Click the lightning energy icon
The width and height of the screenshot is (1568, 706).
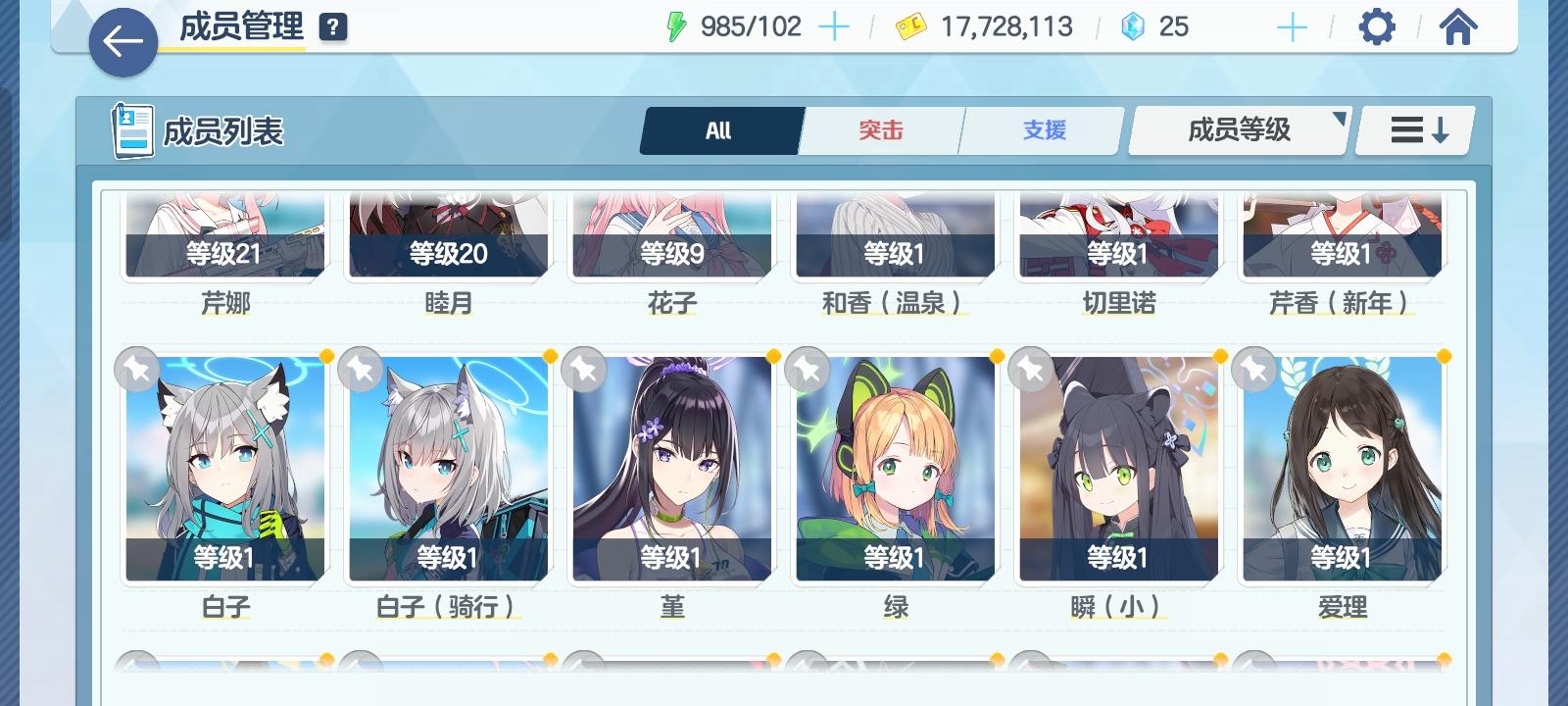[678, 26]
